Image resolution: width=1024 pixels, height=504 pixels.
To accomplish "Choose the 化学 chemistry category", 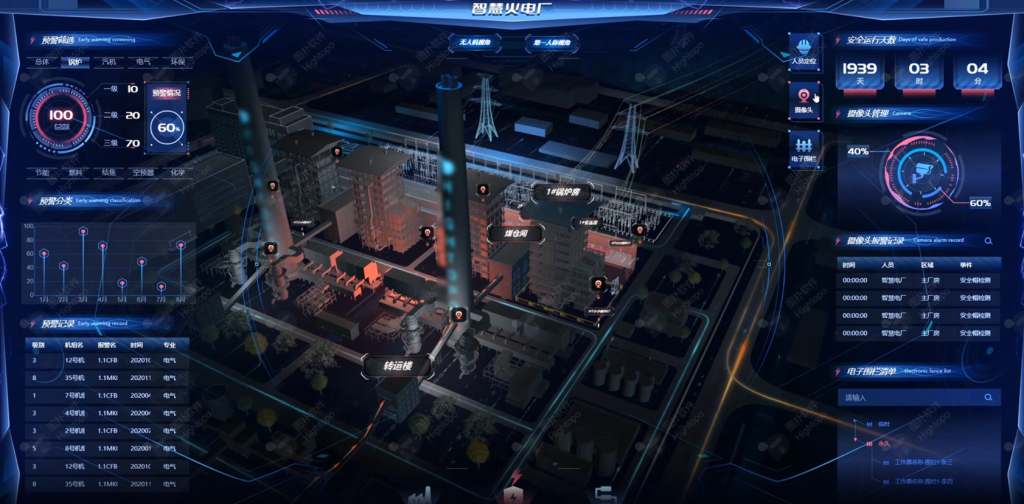I will (177, 172).
